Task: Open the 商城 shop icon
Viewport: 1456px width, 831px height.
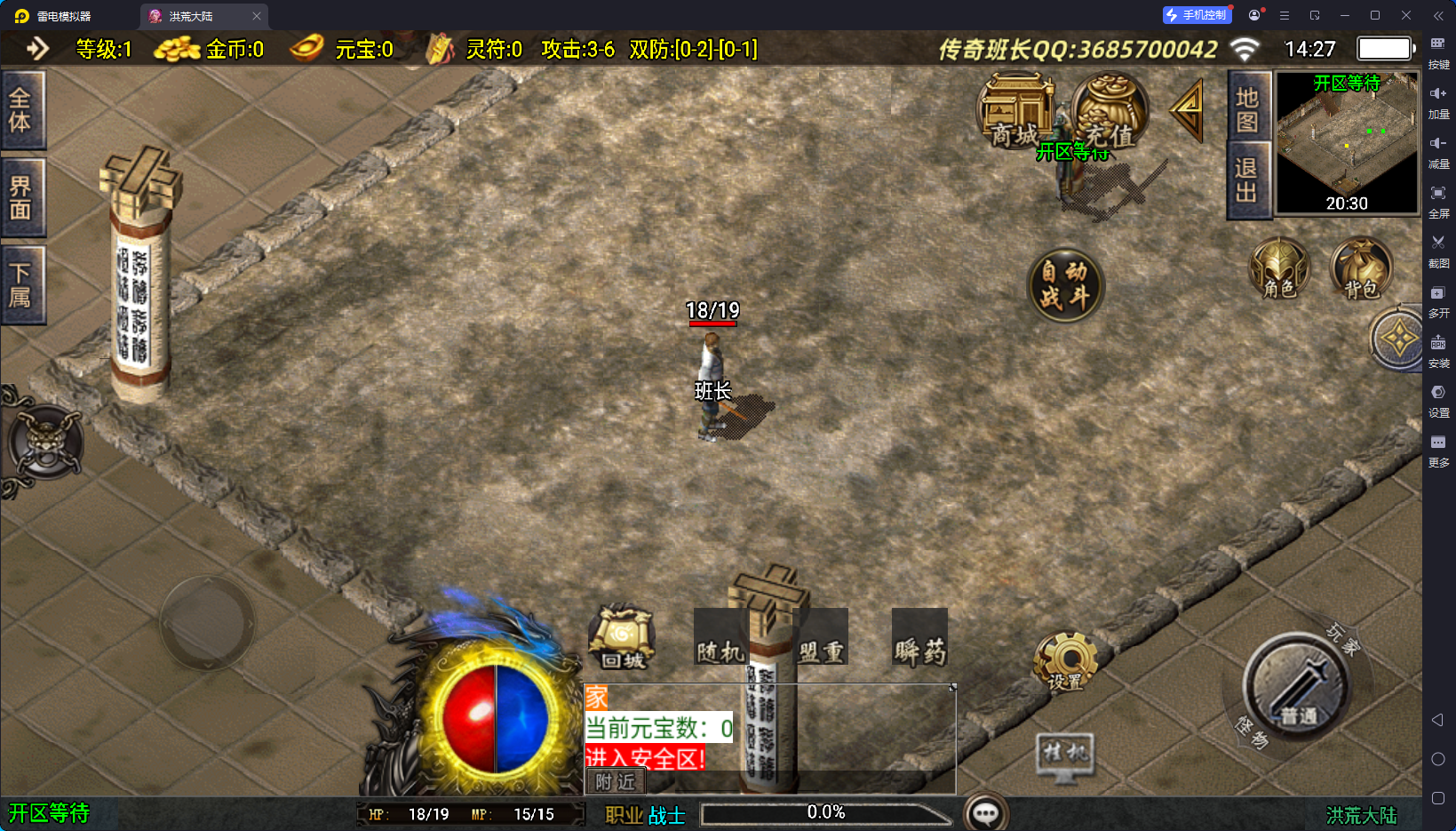Action: 1015,112
